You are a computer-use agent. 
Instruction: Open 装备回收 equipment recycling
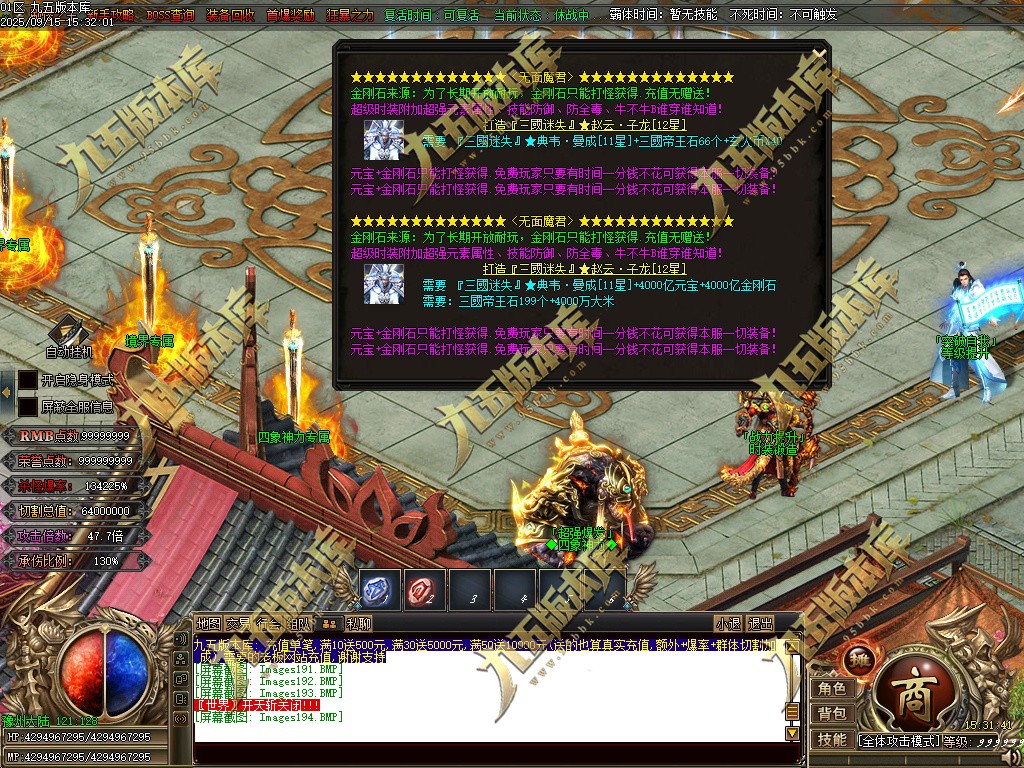(x=230, y=16)
